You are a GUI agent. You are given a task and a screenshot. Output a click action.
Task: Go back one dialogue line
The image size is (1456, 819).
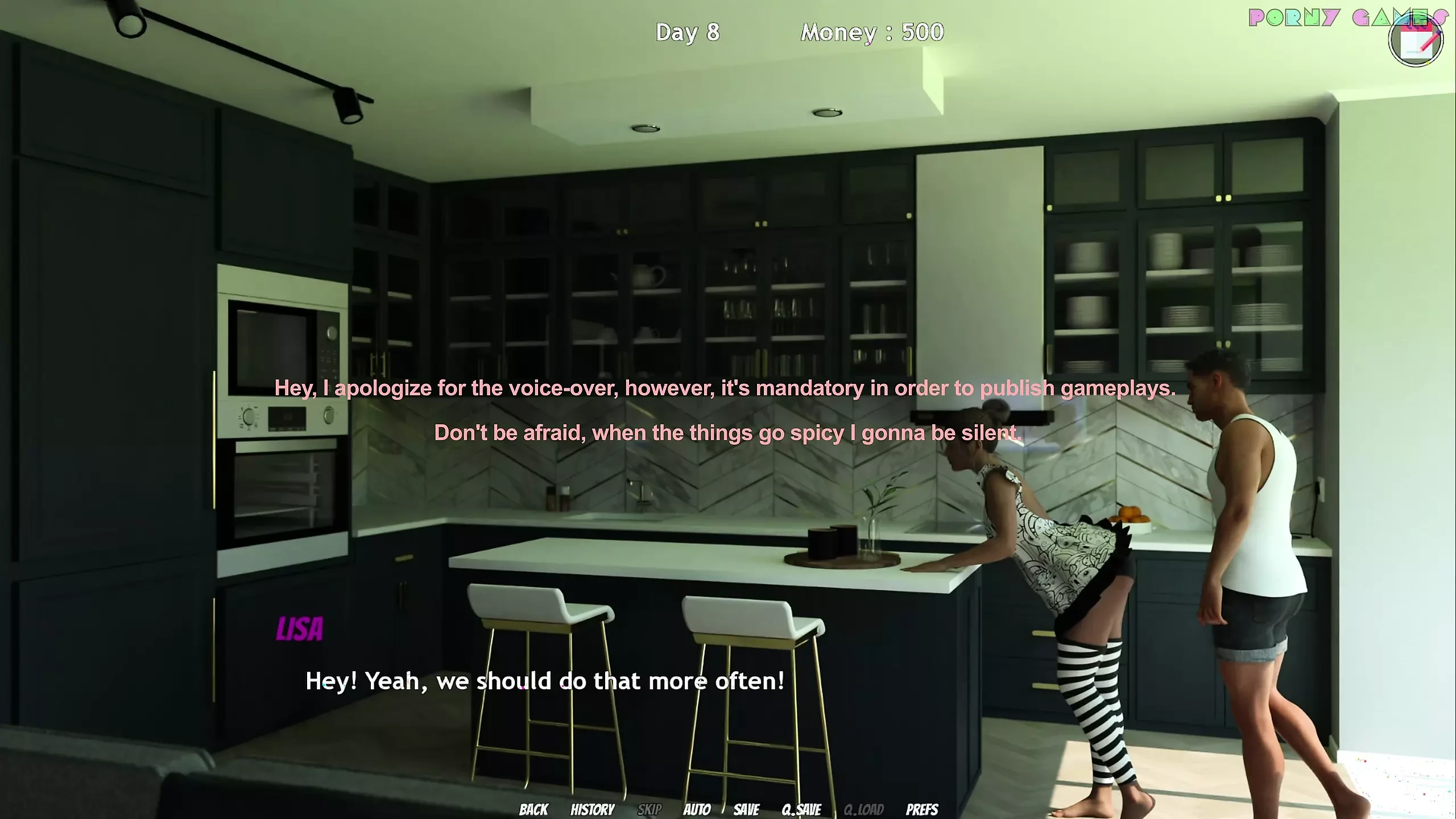[x=533, y=809]
